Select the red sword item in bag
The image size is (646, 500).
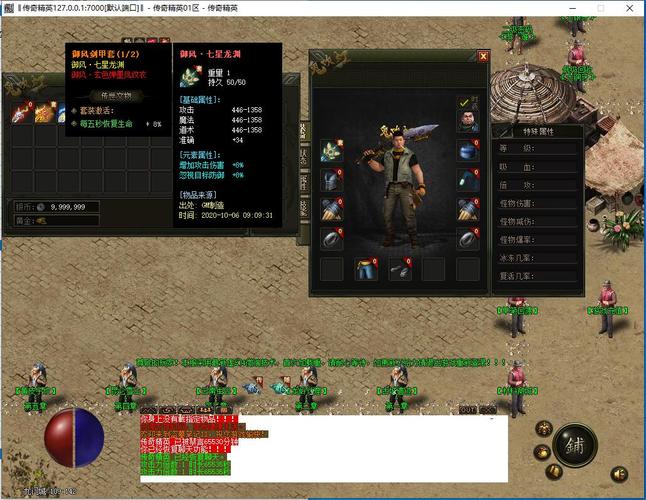point(21,114)
